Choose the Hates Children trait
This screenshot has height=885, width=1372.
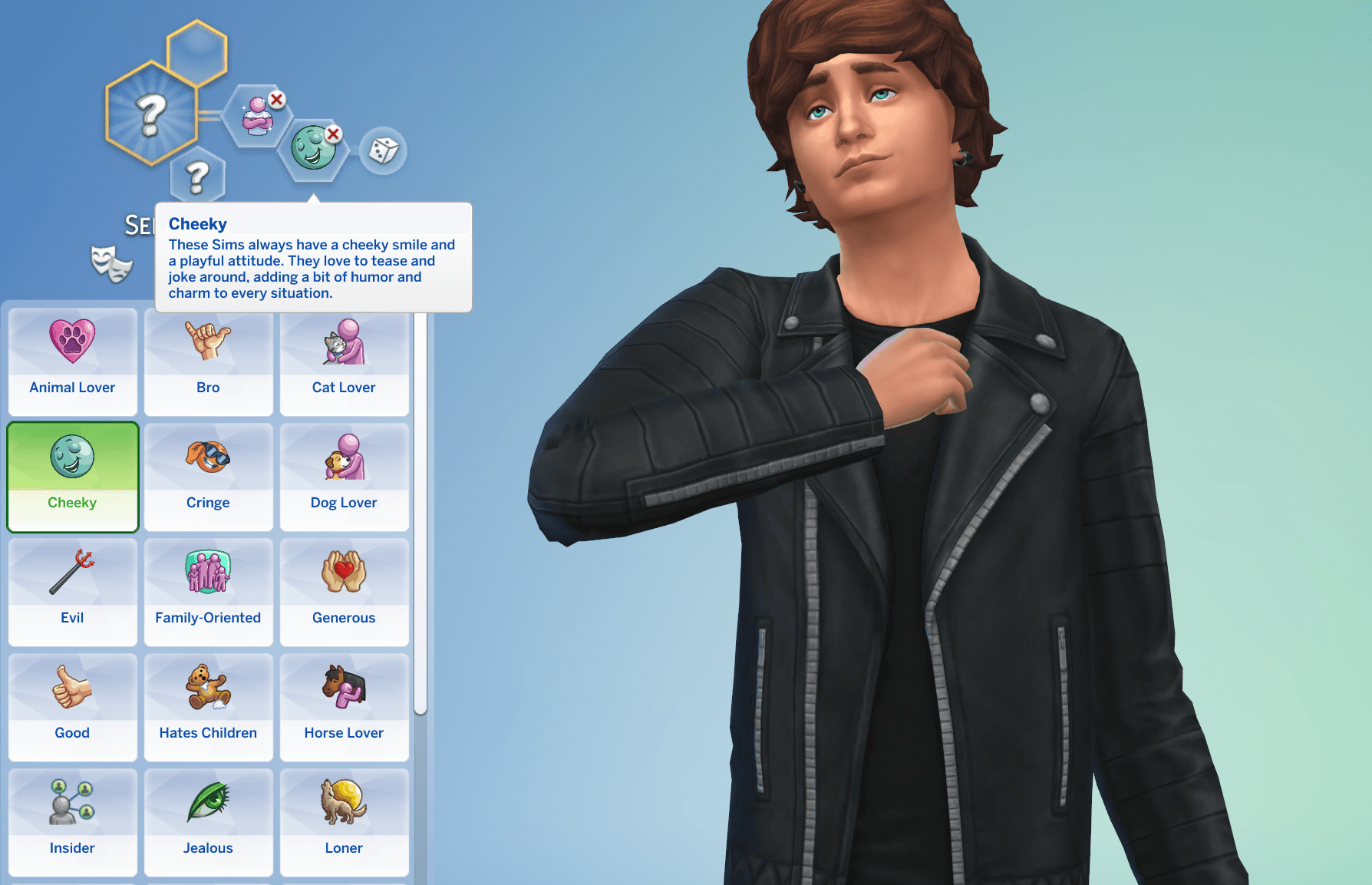pyautogui.click(x=208, y=706)
